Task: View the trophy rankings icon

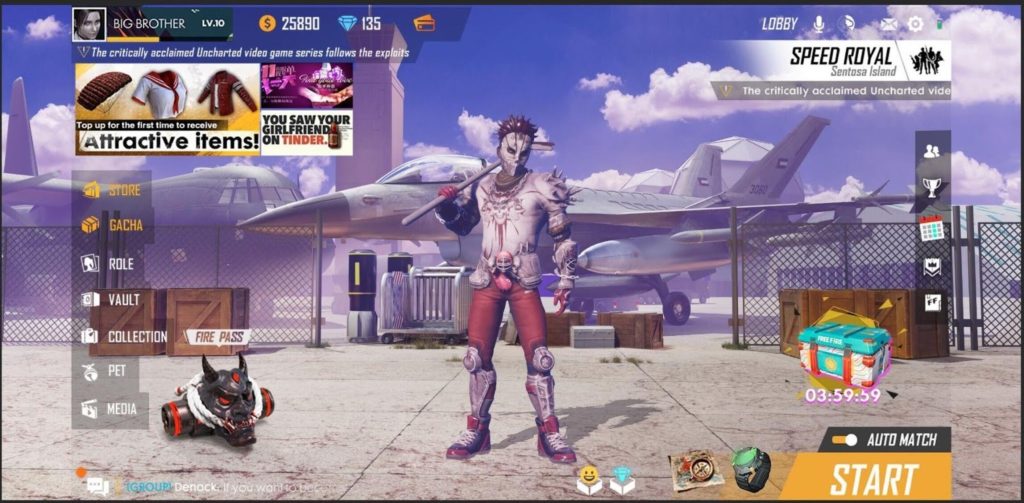Action: [932, 187]
